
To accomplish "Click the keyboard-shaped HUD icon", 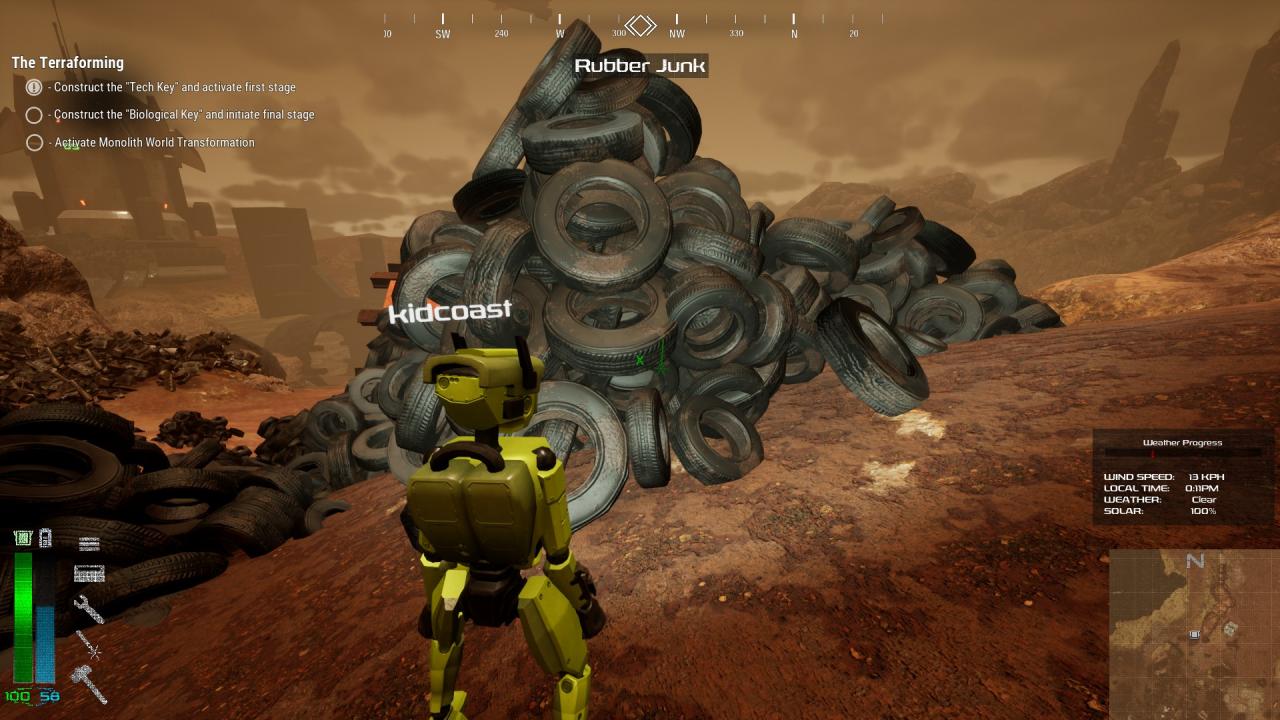I will (x=89, y=574).
